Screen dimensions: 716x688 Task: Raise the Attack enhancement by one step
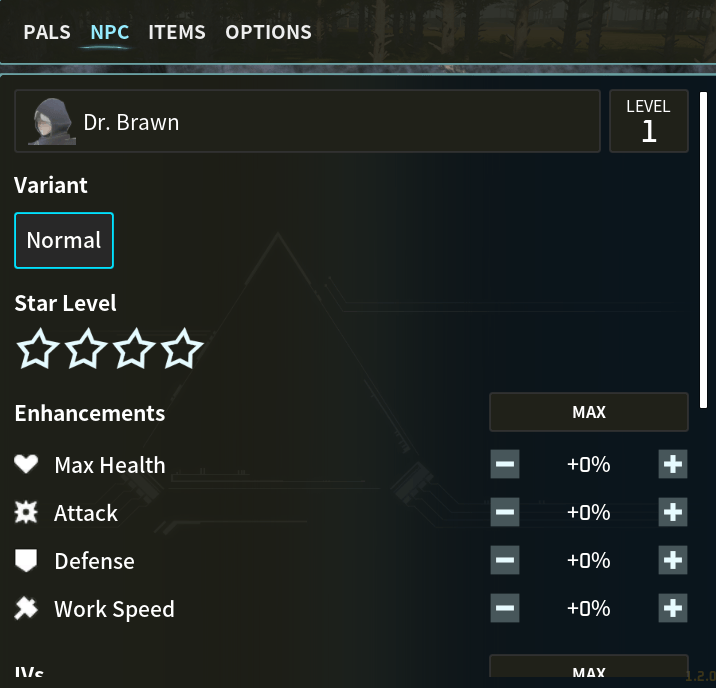[x=673, y=512]
